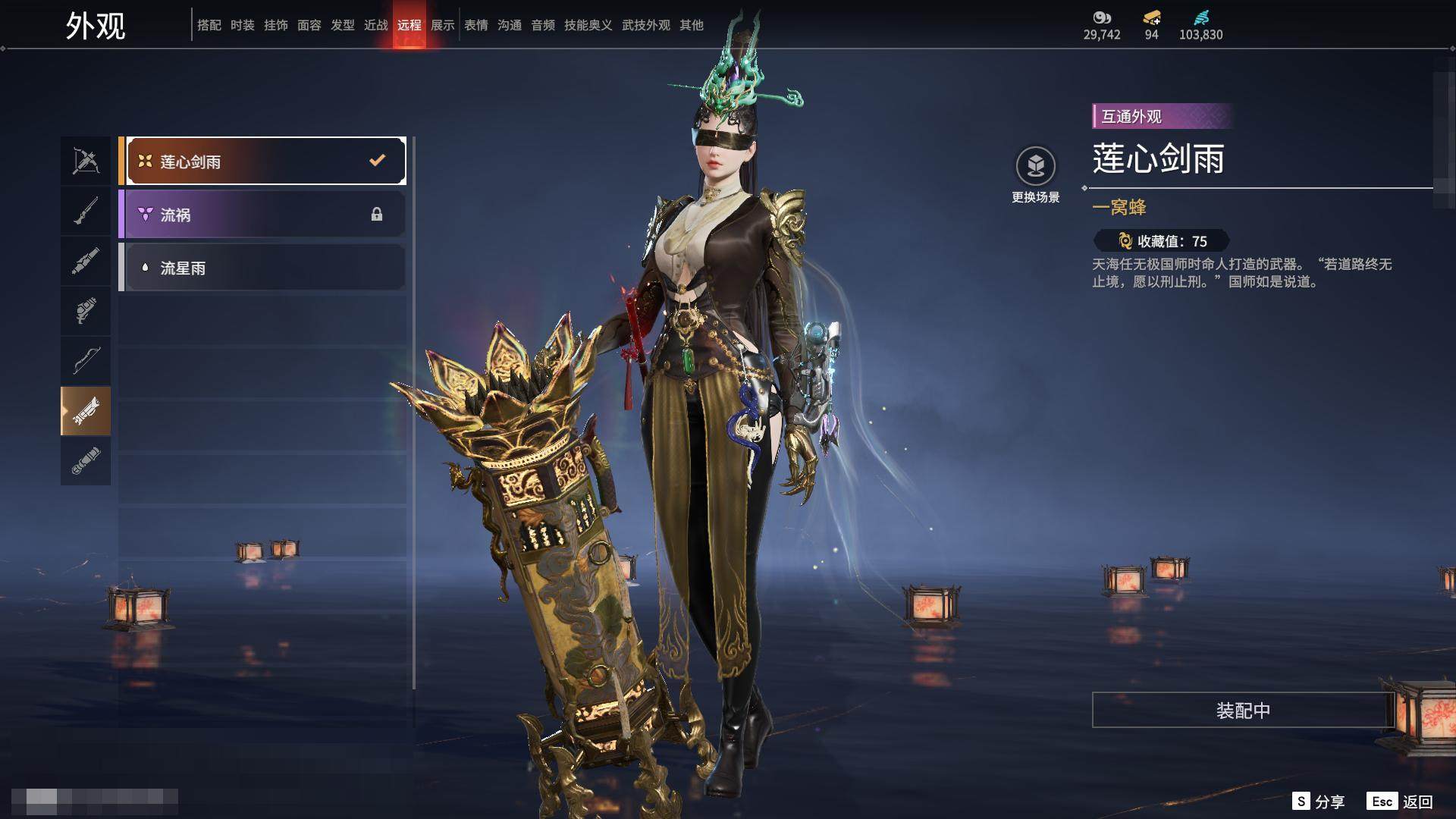Open the crossbow weapon category

86,161
